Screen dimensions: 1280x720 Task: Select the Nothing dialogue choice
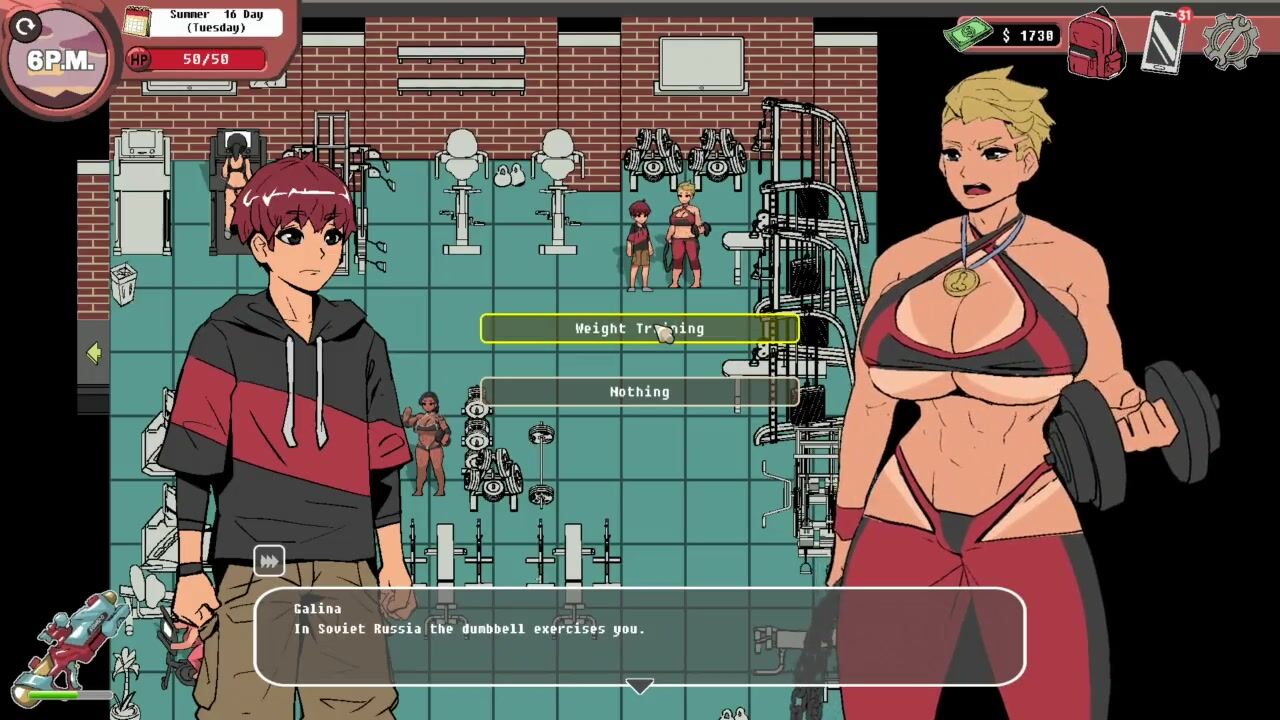[x=639, y=392]
